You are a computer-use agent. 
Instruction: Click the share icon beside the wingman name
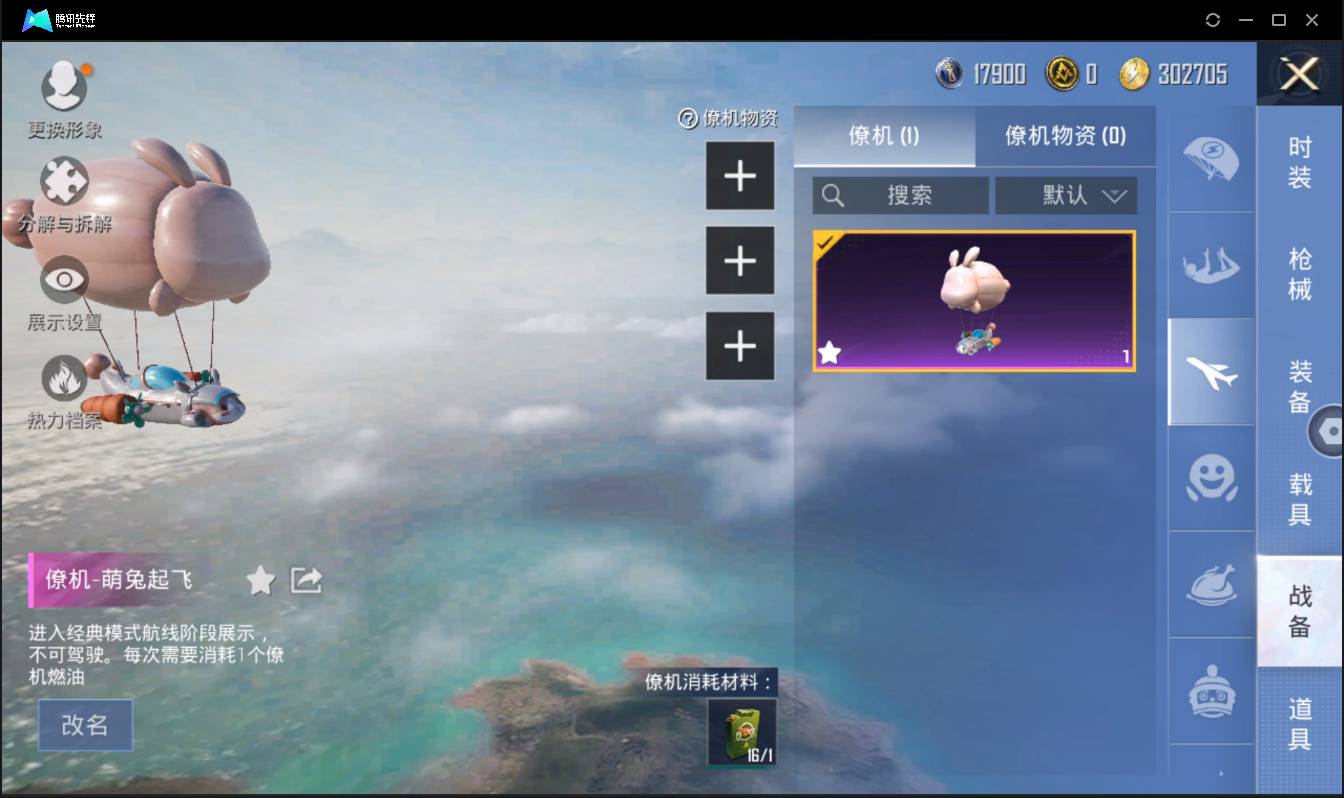[x=306, y=580]
